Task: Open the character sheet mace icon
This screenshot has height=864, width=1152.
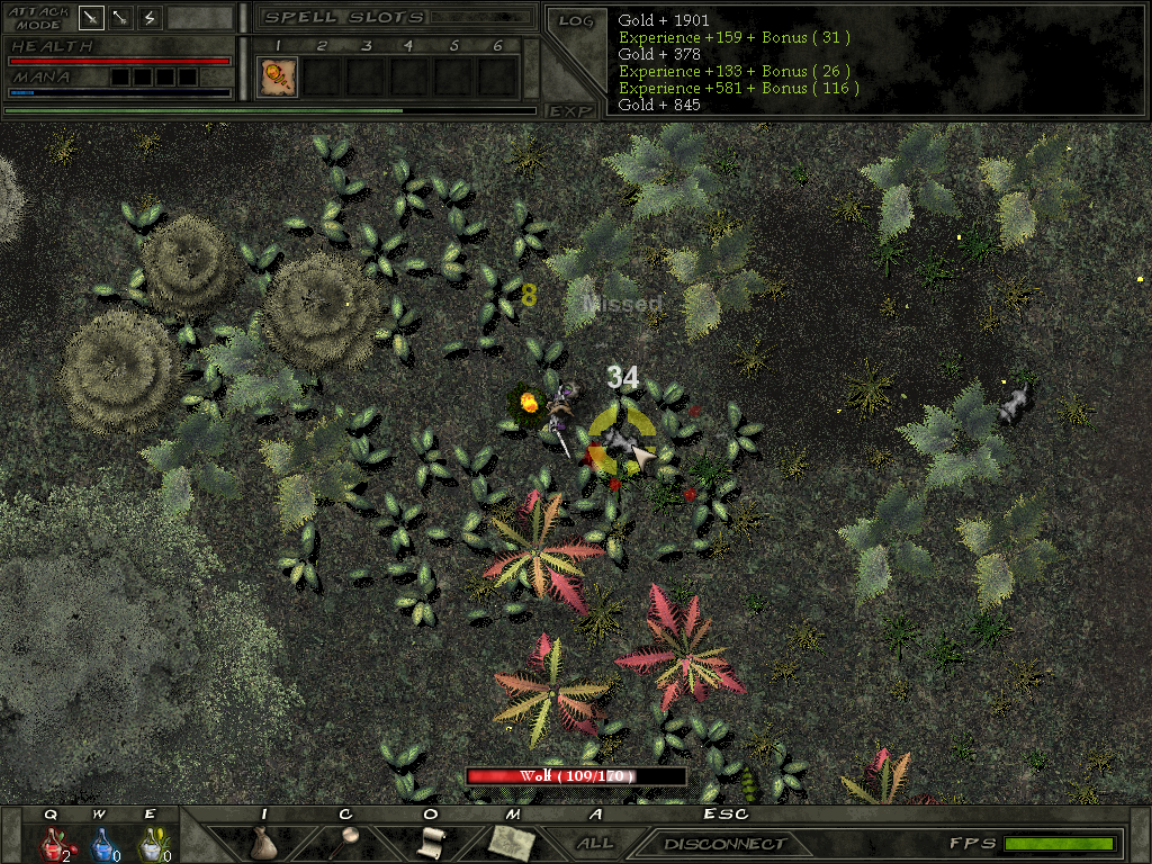Action: (347, 843)
